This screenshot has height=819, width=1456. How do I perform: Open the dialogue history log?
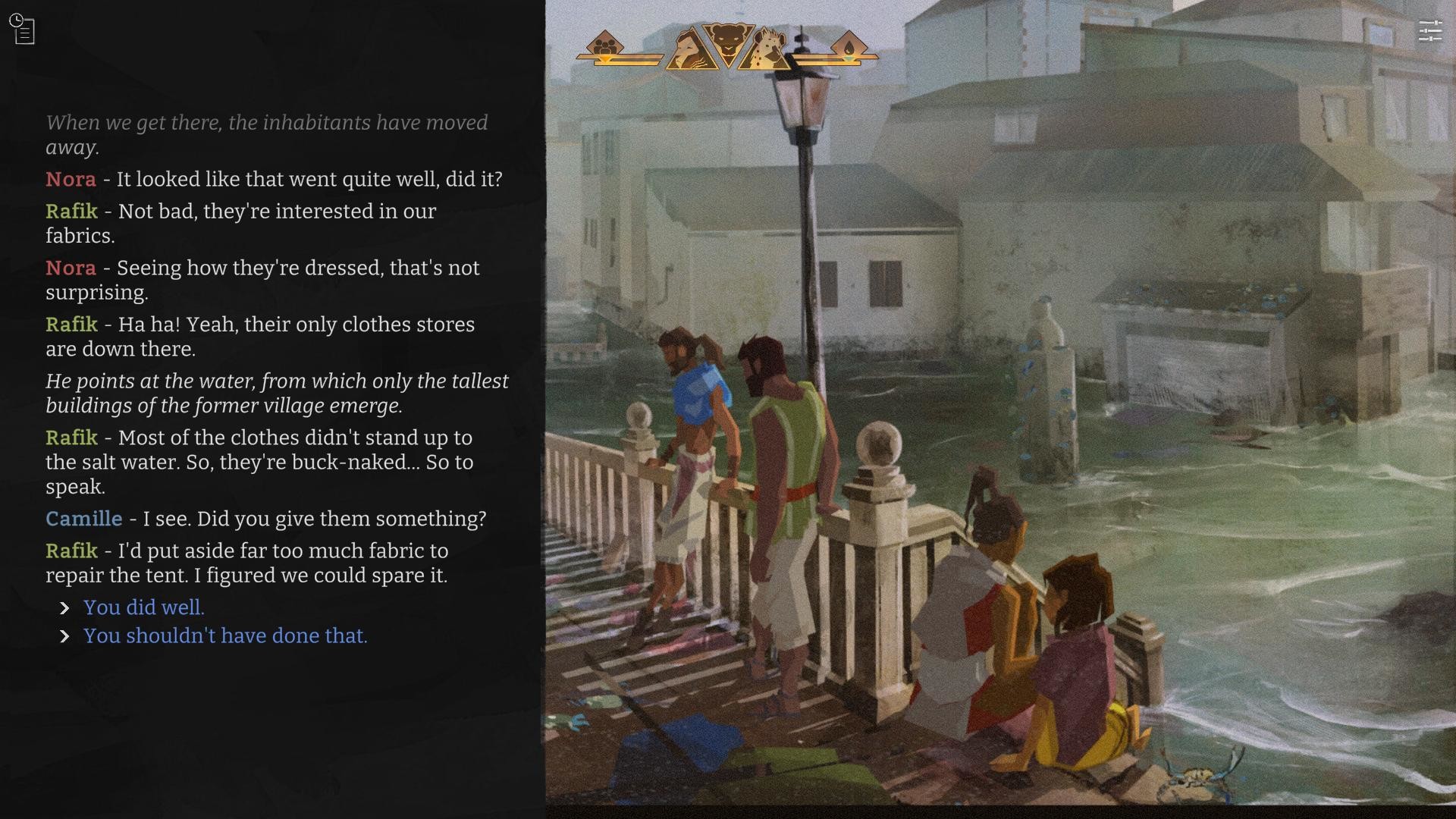23,29
